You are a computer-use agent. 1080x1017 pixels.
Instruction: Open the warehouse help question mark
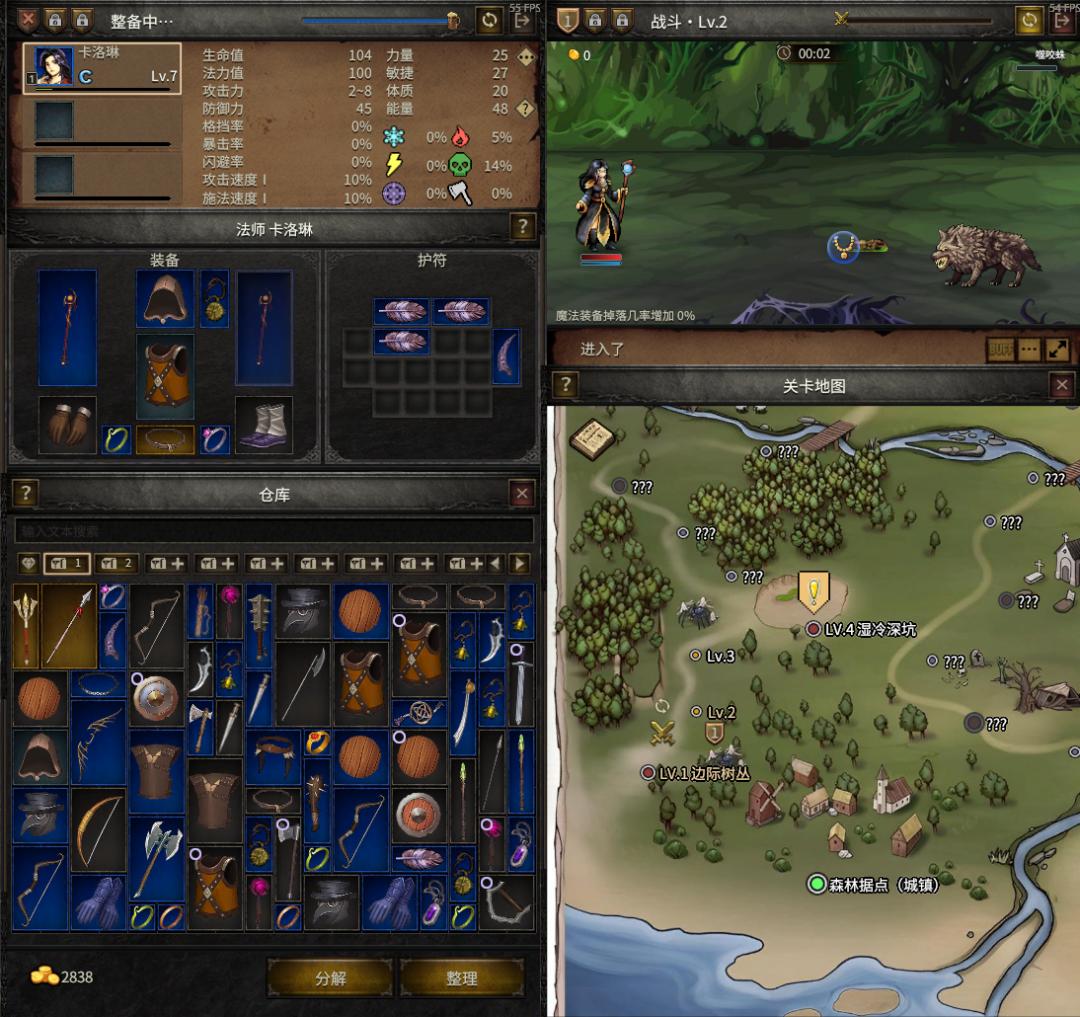pos(25,493)
